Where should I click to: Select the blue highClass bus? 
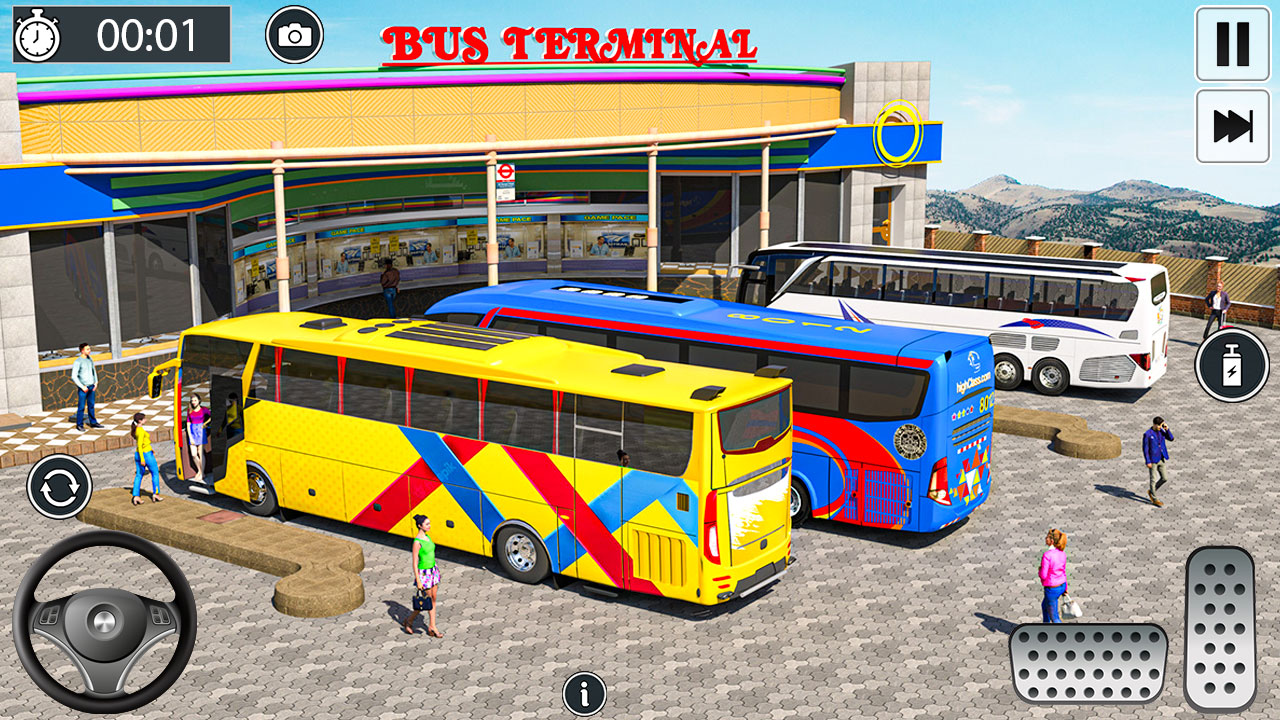click(x=880, y=420)
